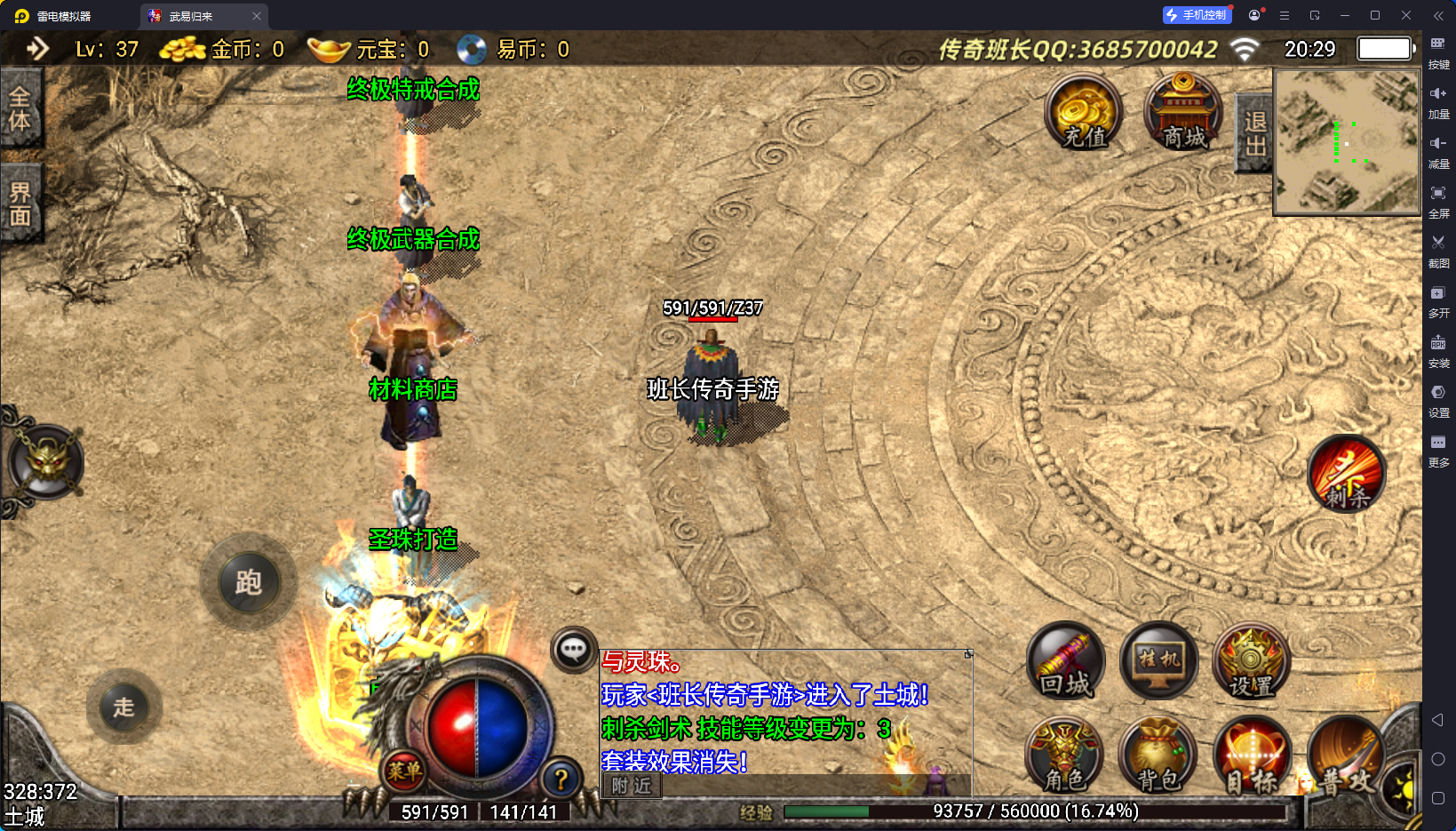
Task: Click the question mark help button
Action: pos(561,779)
